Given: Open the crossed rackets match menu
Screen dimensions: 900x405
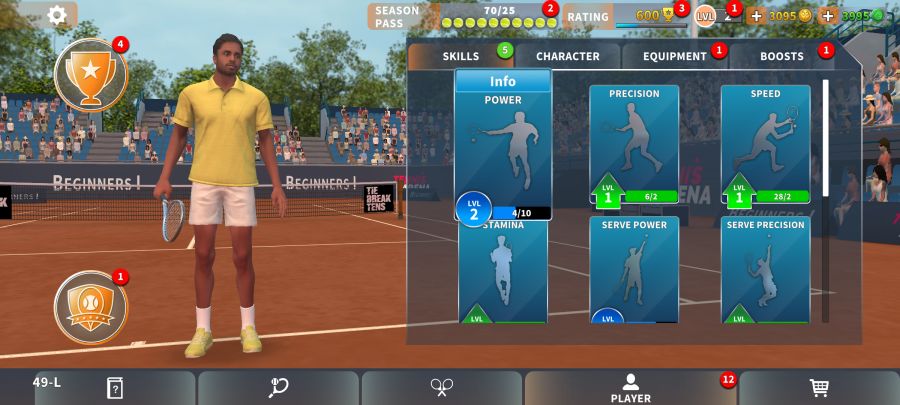Looking at the screenshot, I should tap(442, 388).
